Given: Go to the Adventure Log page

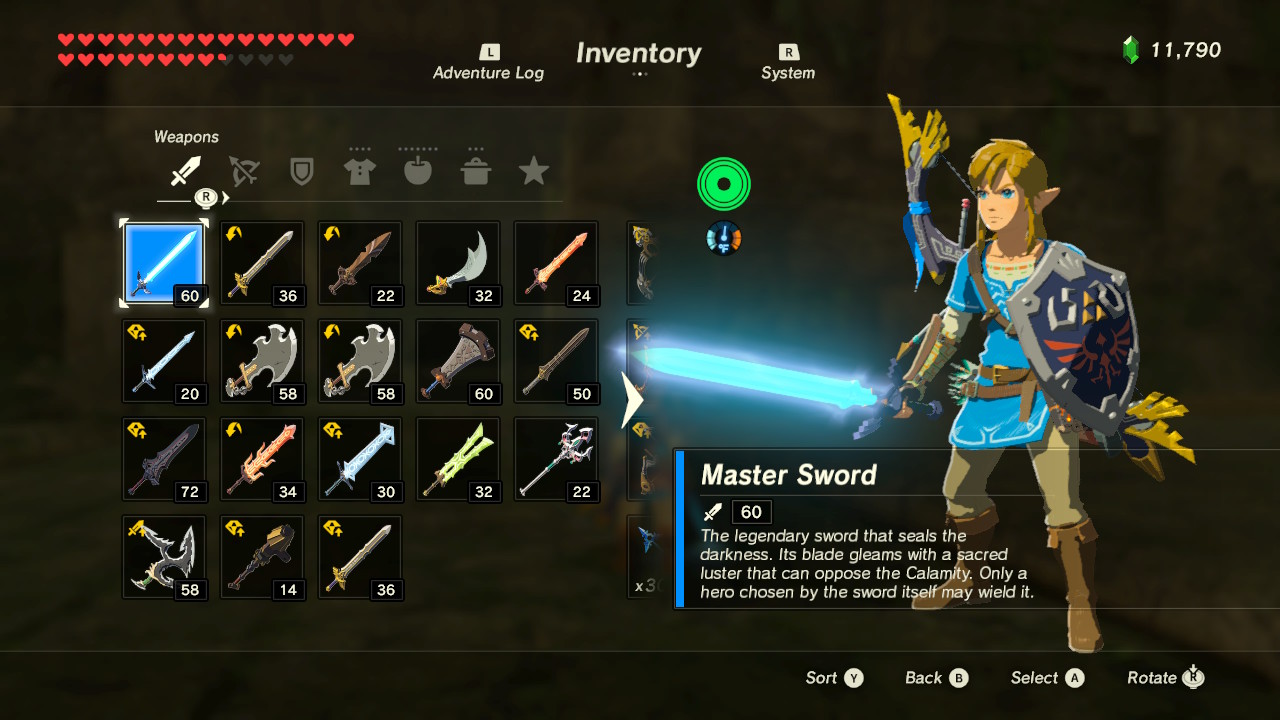Looking at the screenshot, I should tap(488, 63).
